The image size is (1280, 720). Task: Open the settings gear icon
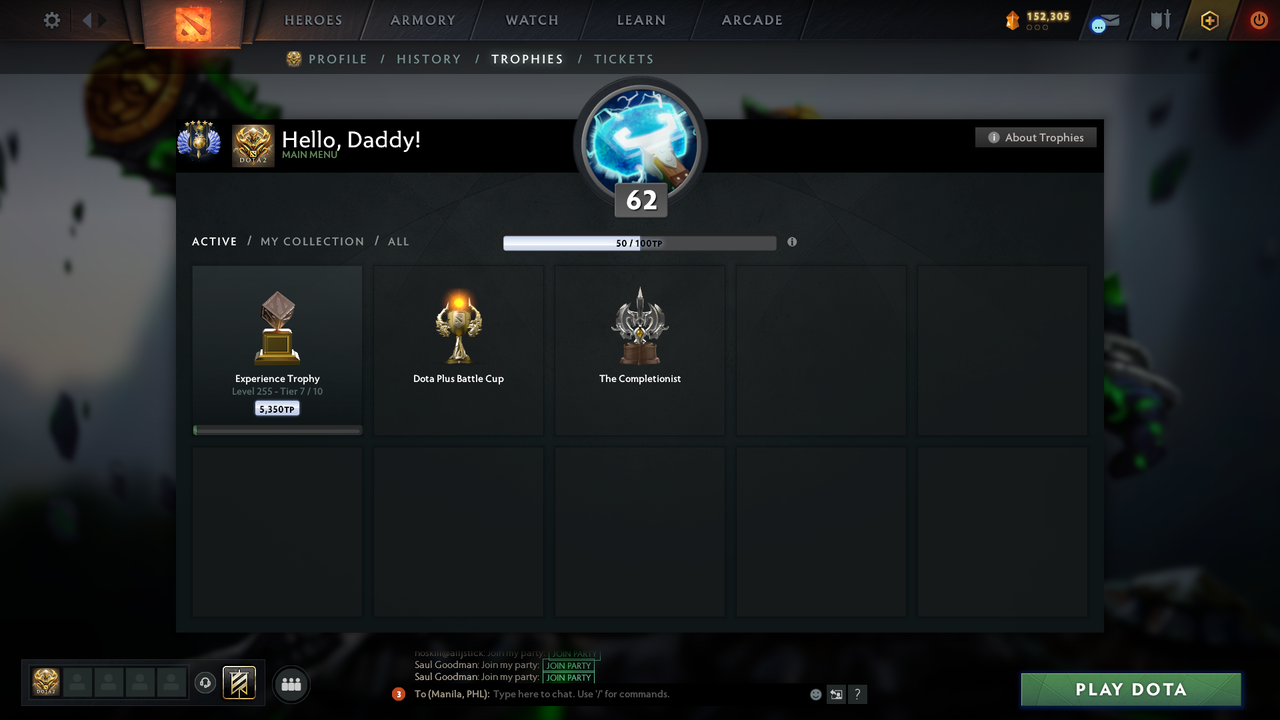click(x=51, y=19)
